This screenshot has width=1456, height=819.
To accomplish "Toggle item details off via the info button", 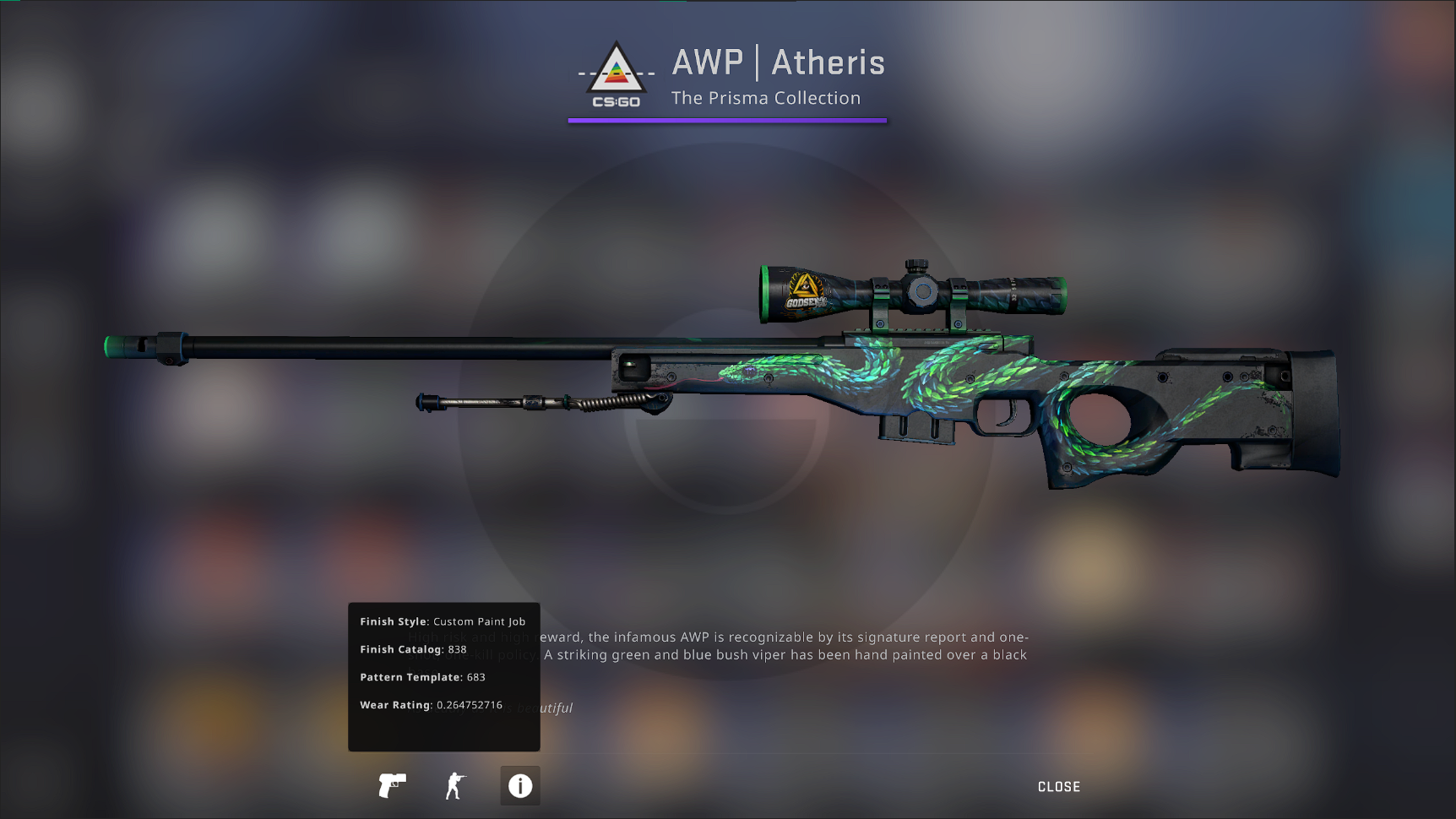I will [x=519, y=786].
